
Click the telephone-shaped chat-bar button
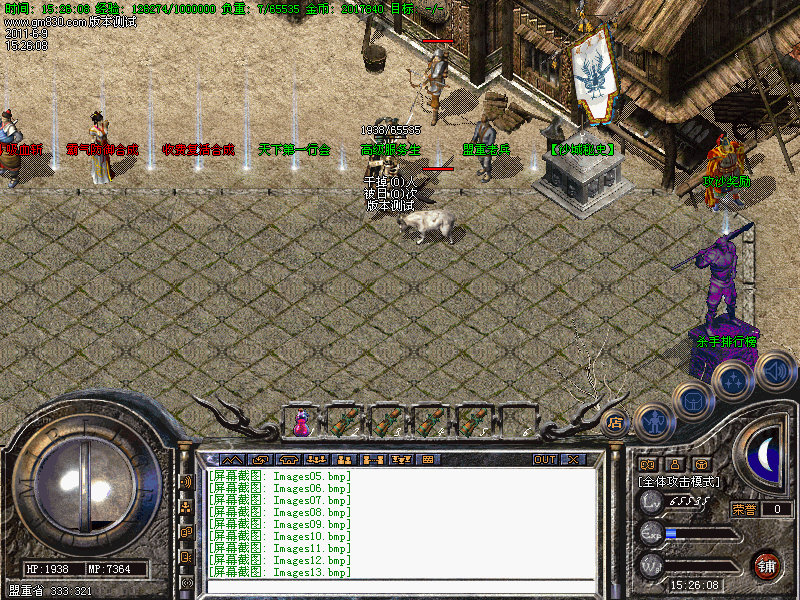click(x=288, y=460)
